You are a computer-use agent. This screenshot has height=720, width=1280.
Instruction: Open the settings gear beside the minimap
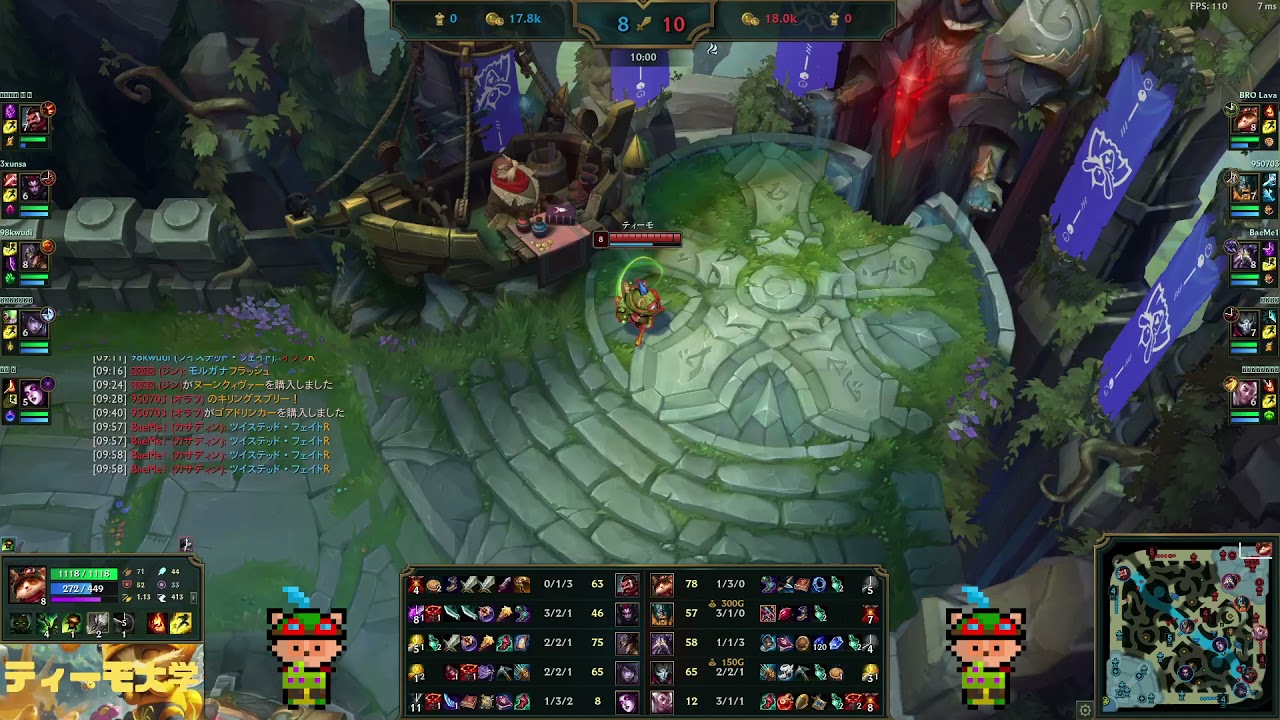1085,710
